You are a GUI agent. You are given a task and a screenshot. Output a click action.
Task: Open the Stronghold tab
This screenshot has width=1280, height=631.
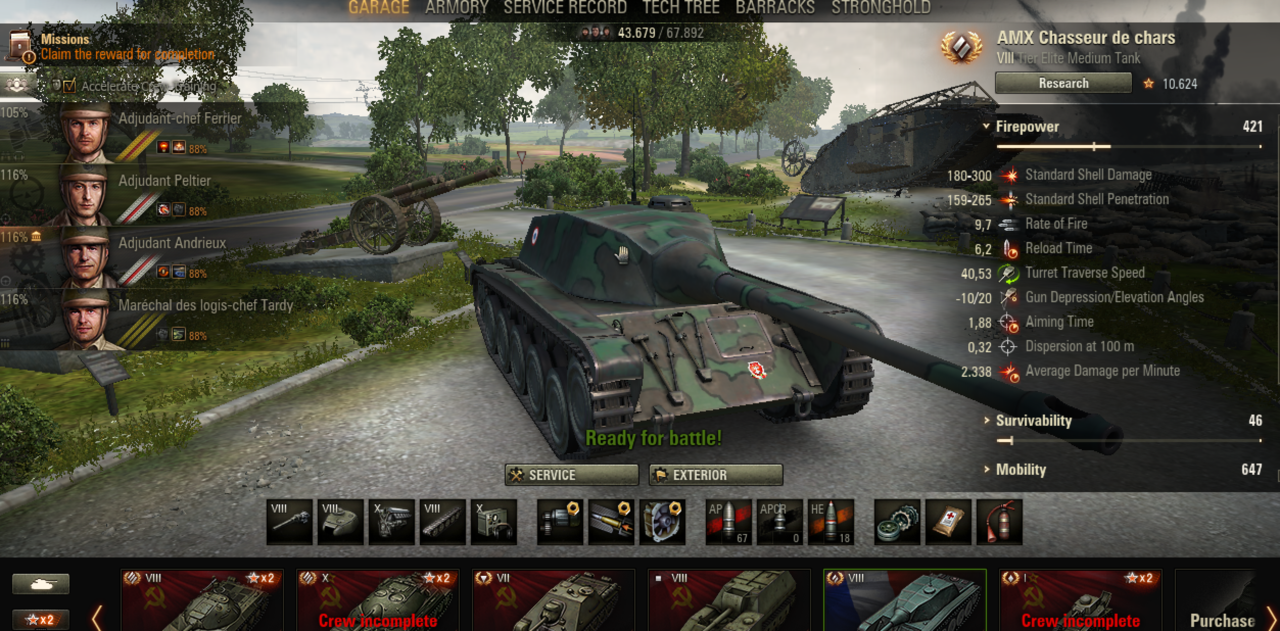(x=881, y=8)
